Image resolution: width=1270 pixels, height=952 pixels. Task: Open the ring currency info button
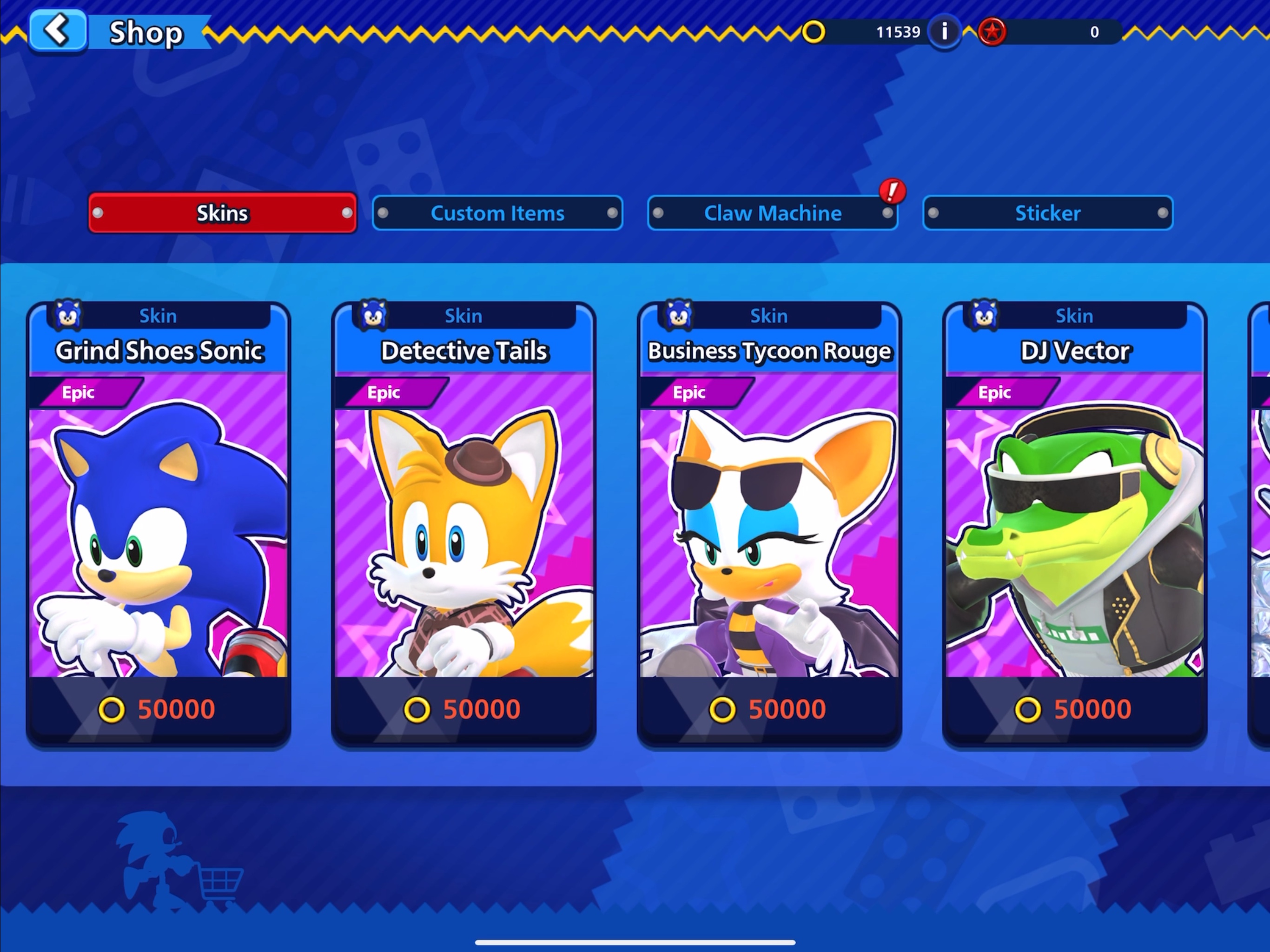tap(944, 32)
